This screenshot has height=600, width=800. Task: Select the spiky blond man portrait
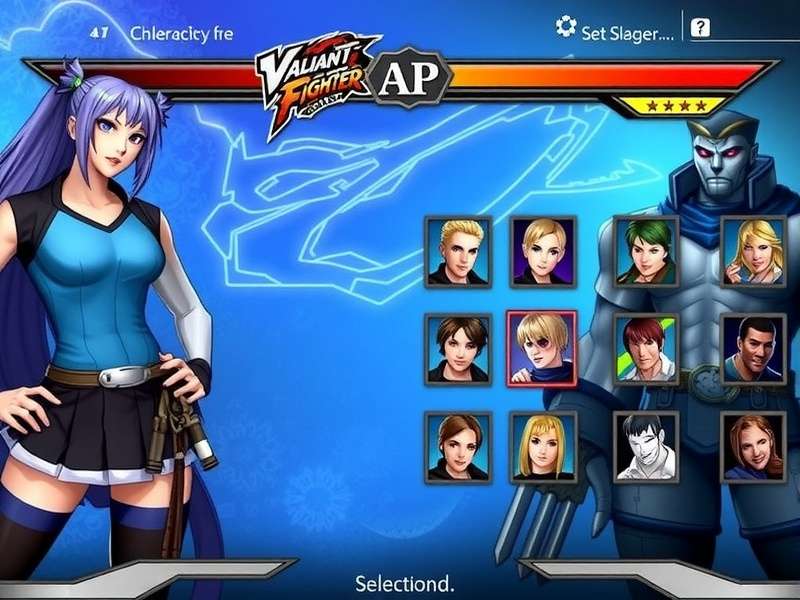coord(458,251)
